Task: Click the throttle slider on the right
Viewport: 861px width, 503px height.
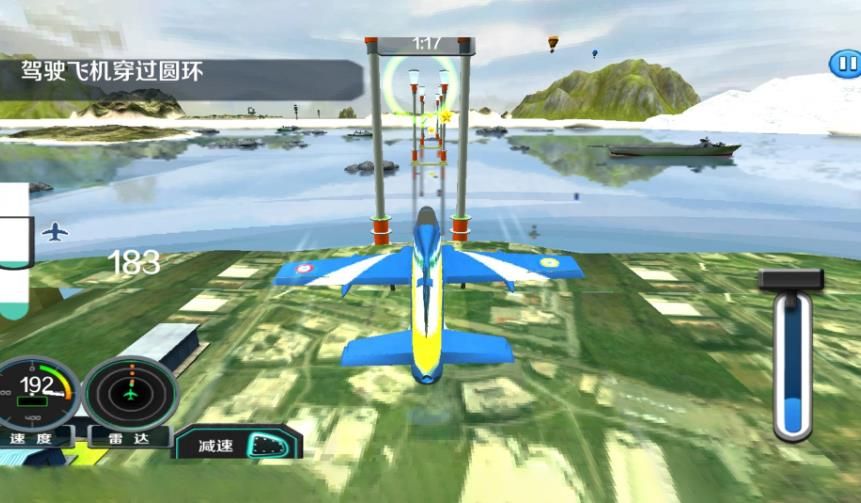Action: 792,365
